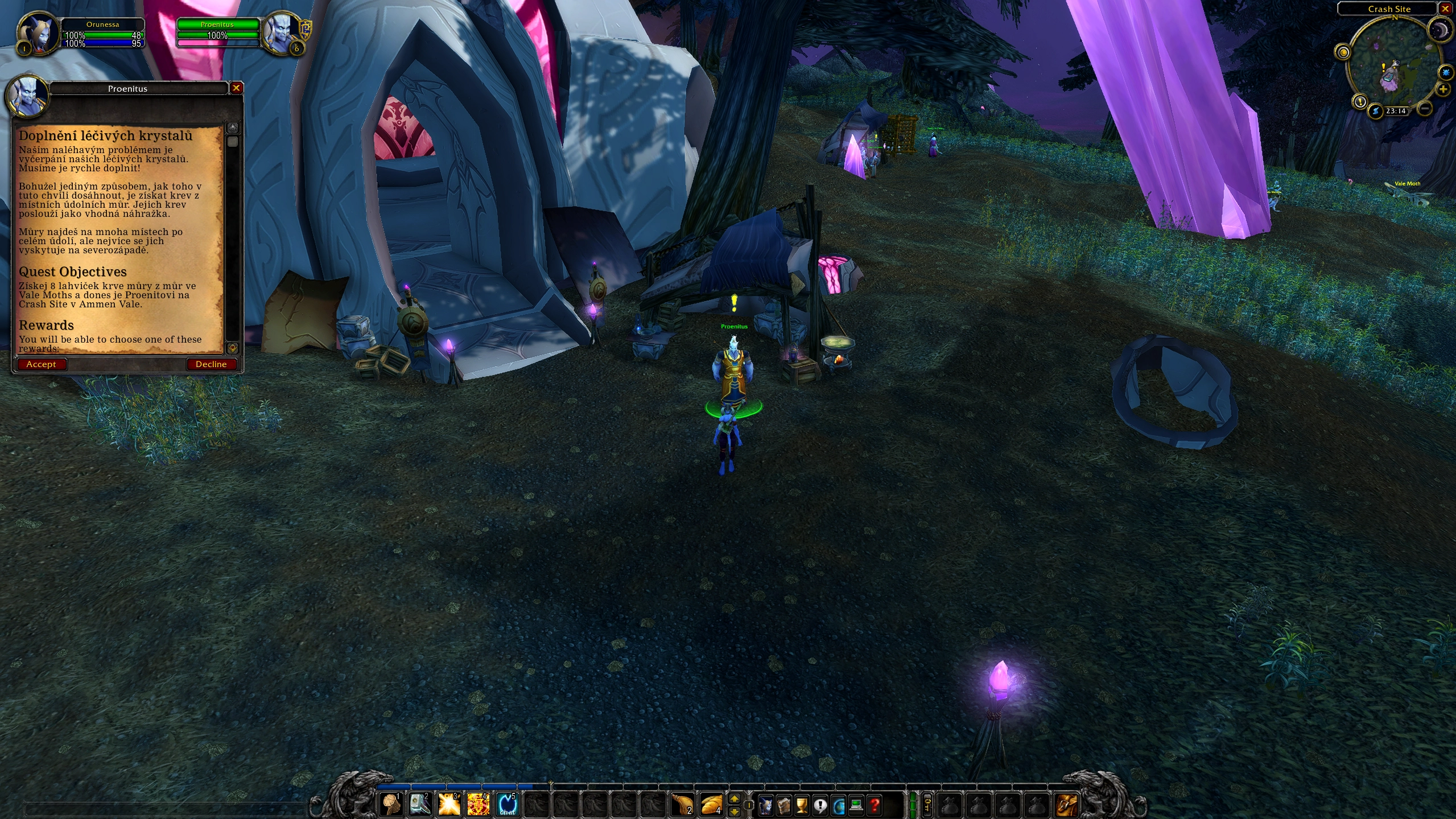This screenshot has width=1456, height=819.
Task: Open the main backpack bag
Action: 1067,805
